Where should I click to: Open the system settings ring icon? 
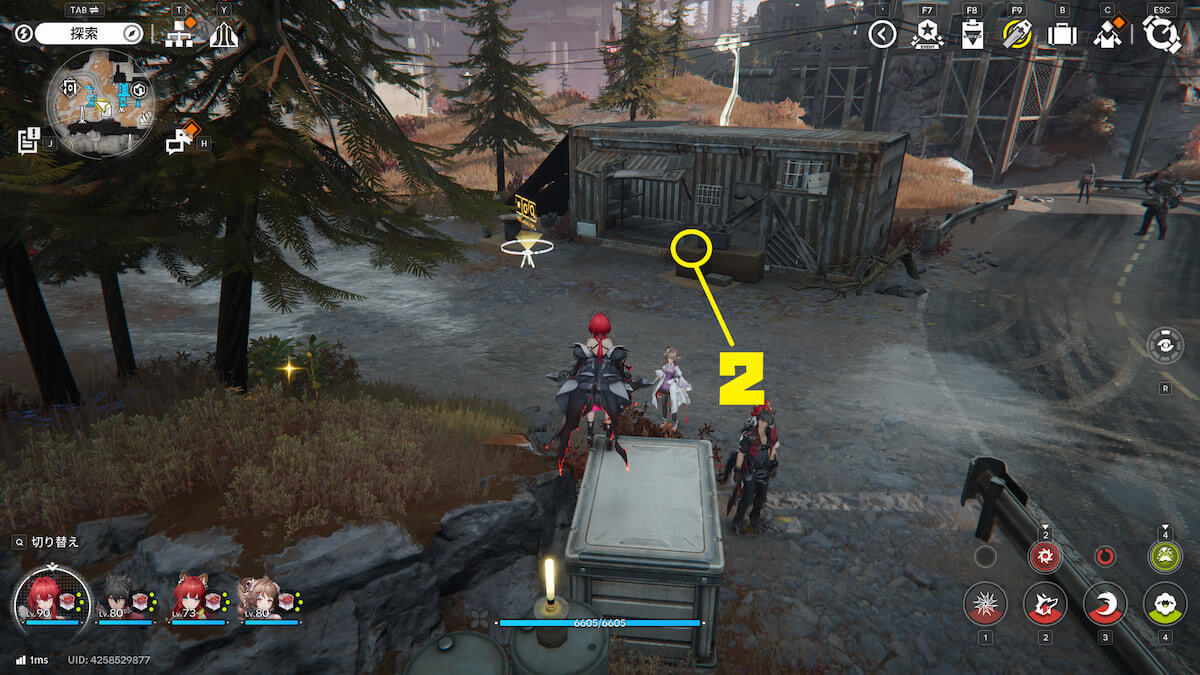(x=1162, y=35)
